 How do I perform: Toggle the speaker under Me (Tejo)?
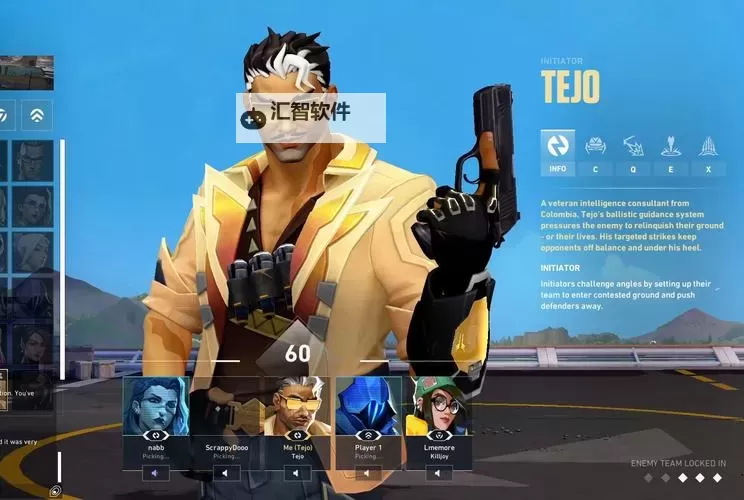coord(297,473)
